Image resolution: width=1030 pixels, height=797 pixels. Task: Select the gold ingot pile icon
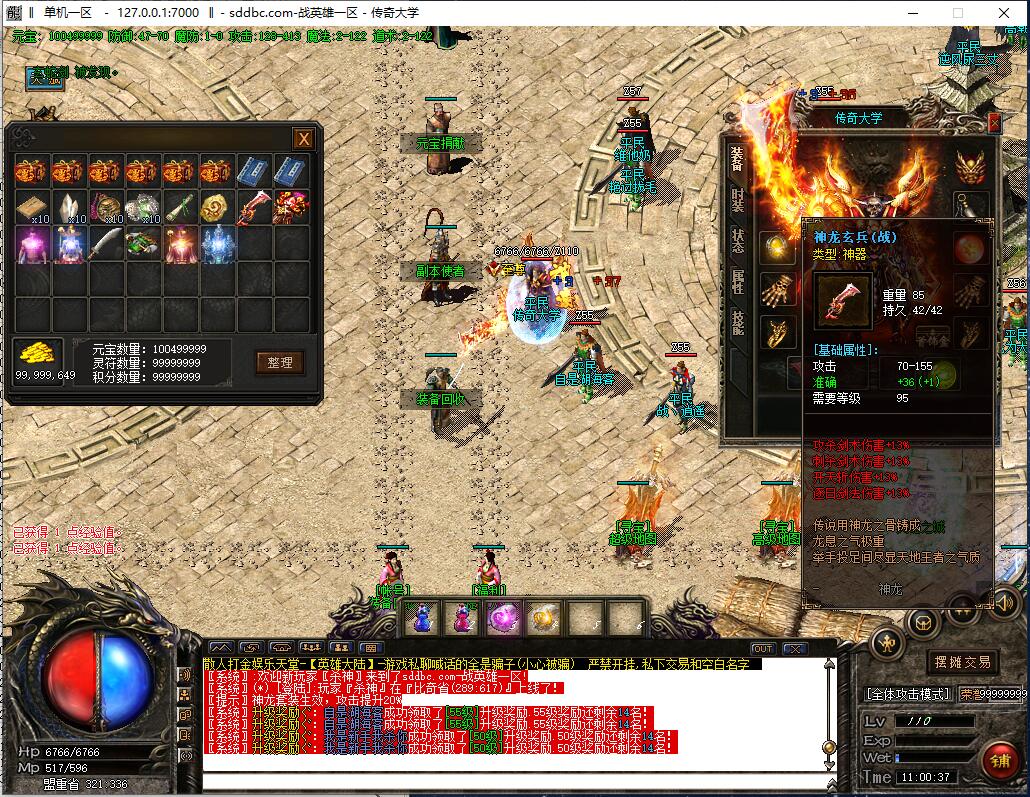(x=38, y=353)
